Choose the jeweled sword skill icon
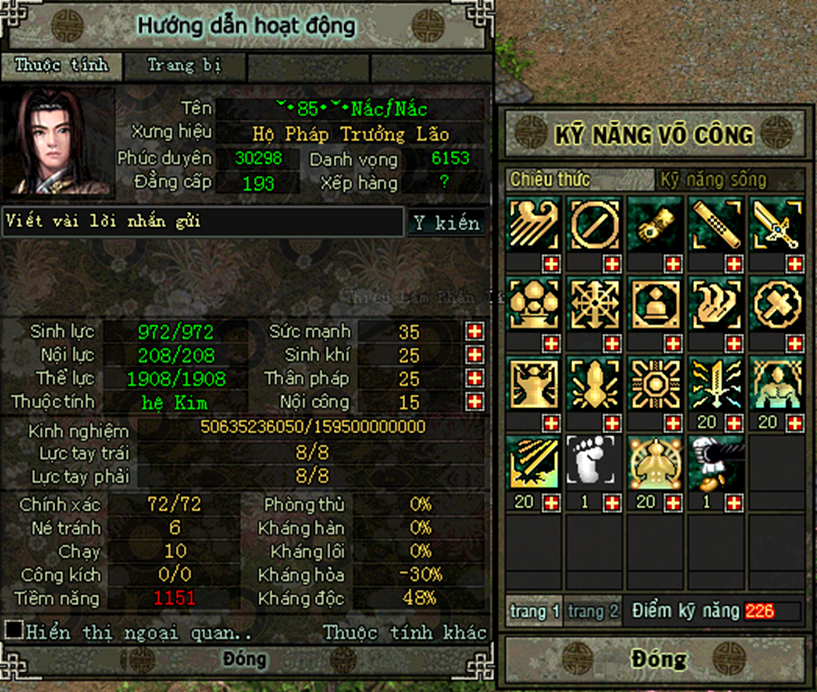 (775, 224)
